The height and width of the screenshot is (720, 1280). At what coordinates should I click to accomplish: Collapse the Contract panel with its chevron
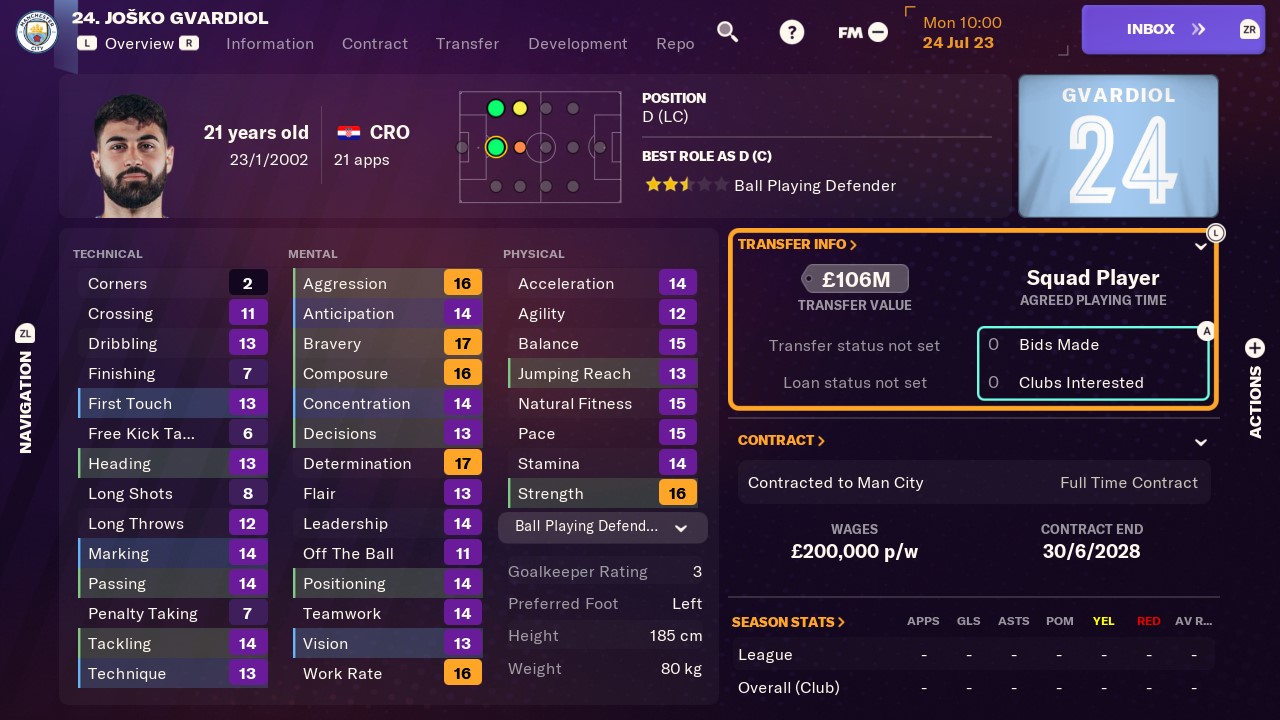(1200, 441)
